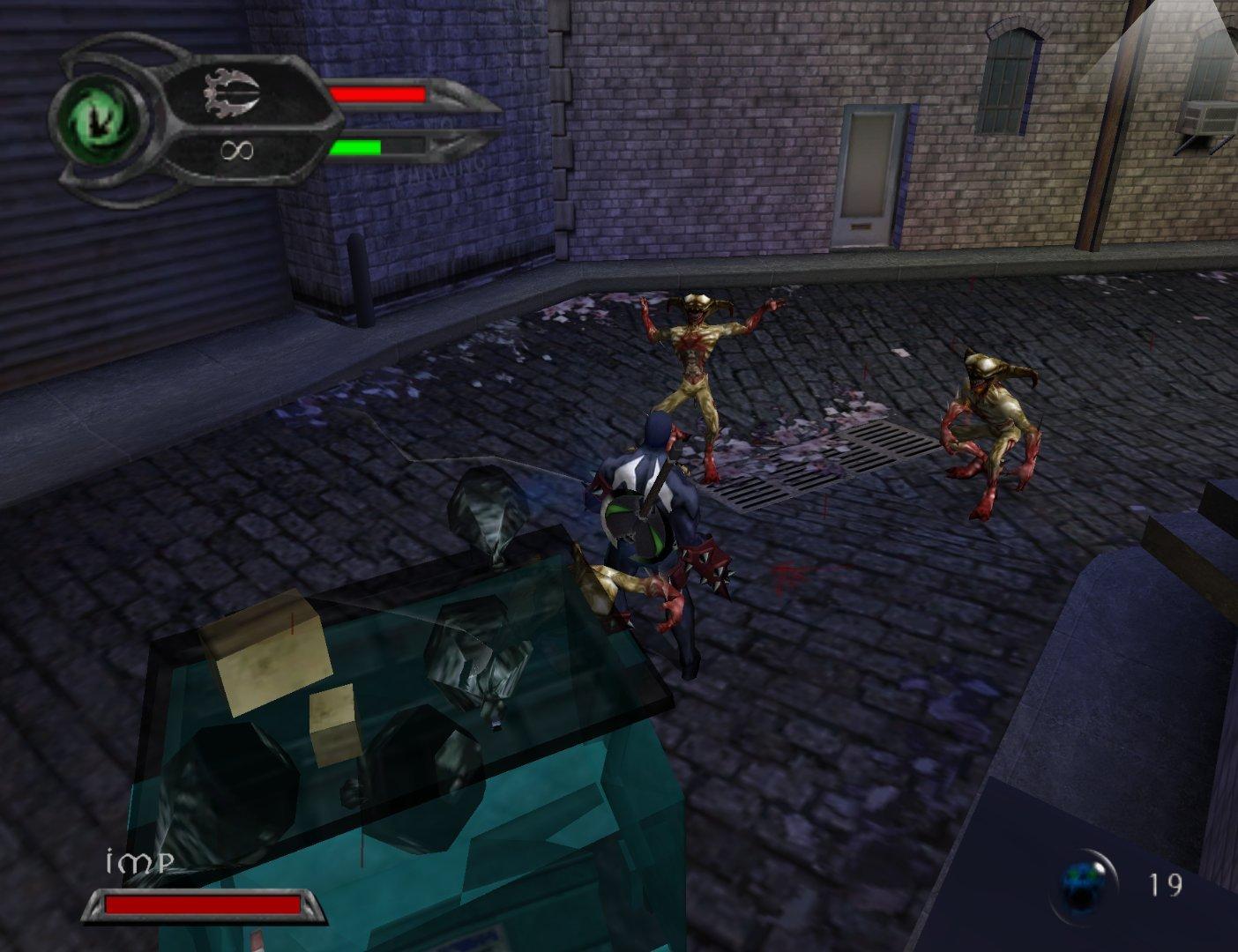Click Spawn's health bar
1238x952 pixels.
(x=379, y=96)
